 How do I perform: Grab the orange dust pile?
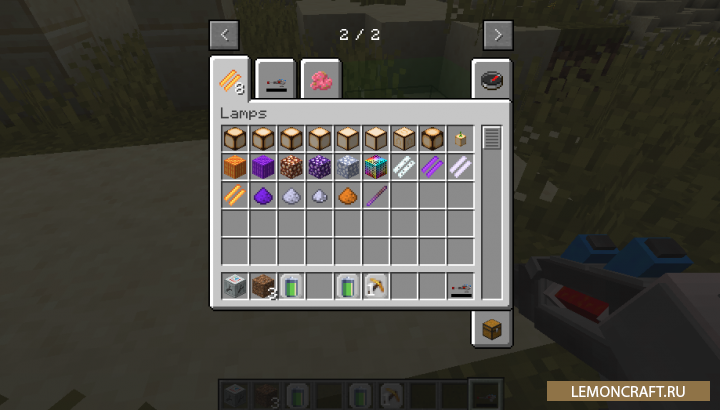[x=348, y=195]
